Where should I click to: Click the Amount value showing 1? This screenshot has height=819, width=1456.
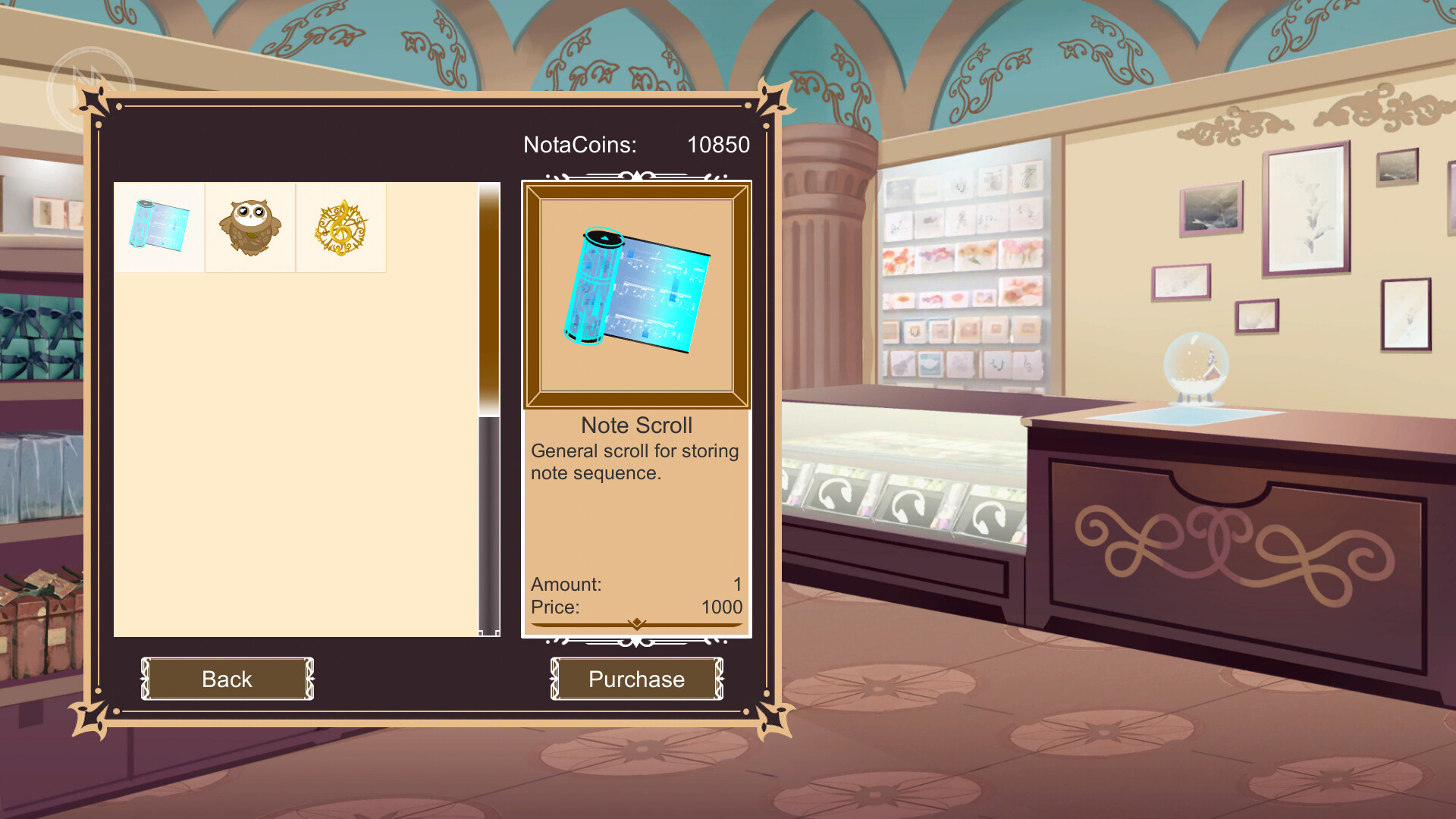[736, 584]
